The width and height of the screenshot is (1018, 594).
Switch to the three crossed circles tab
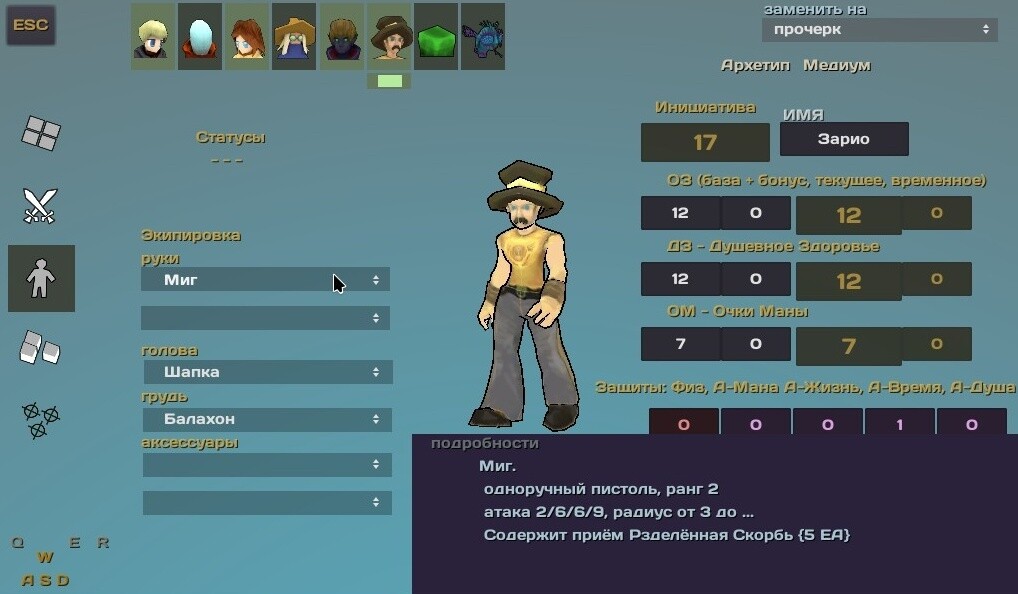[41, 420]
